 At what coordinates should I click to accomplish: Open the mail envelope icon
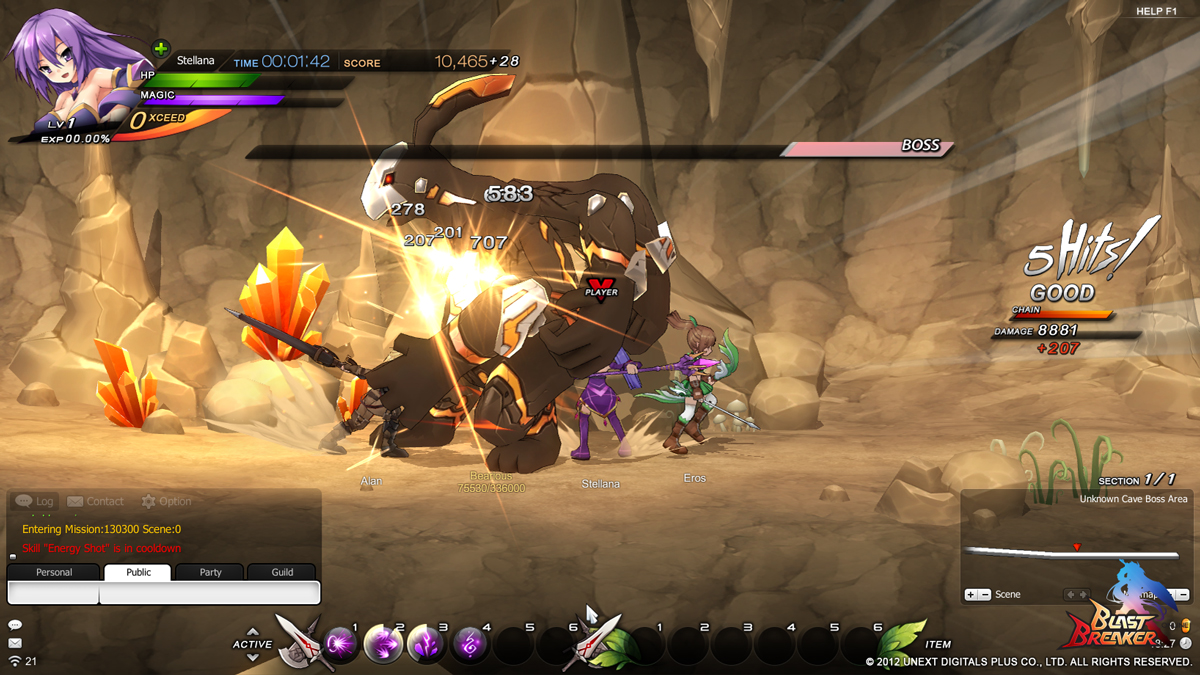[14, 643]
